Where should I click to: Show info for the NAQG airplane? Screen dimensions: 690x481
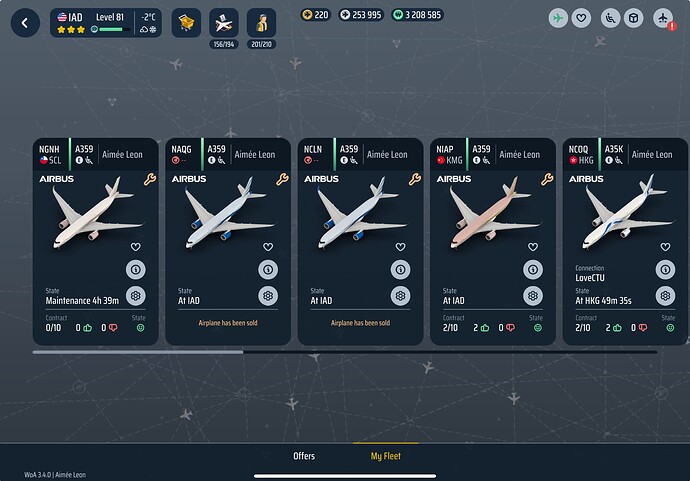click(x=267, y=269)
